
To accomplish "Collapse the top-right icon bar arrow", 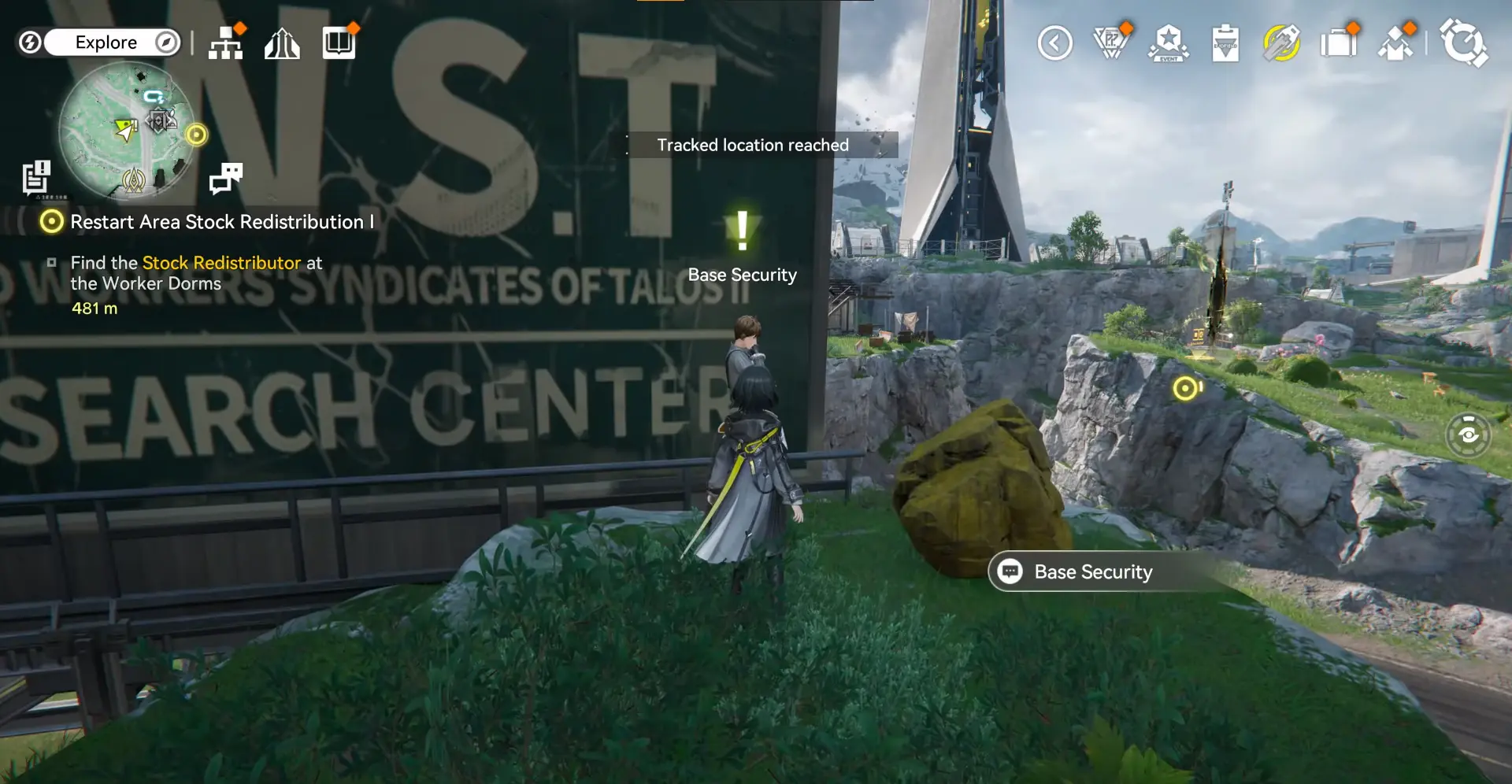I will [1054, 43].
